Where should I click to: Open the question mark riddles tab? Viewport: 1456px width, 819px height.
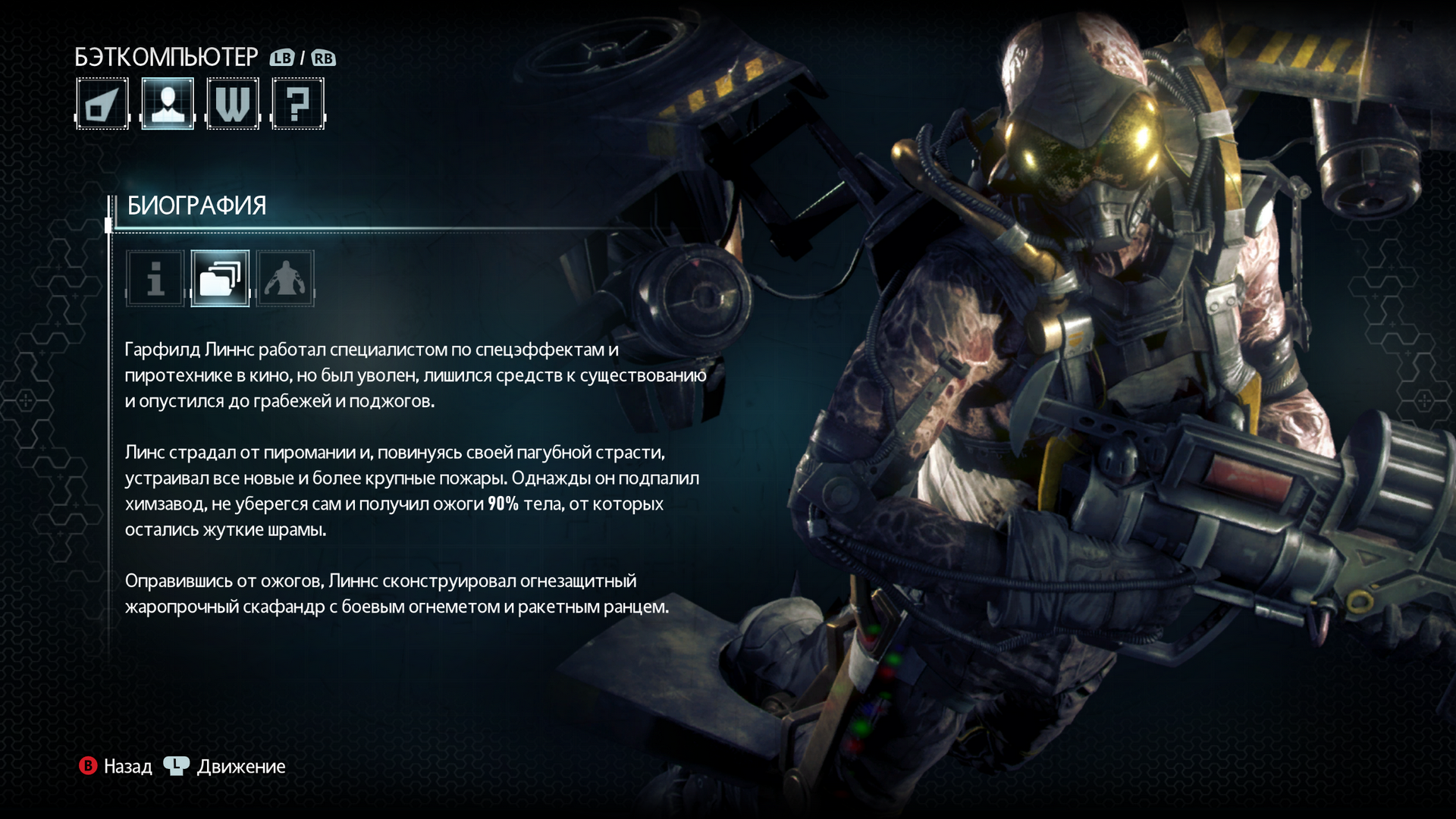point(298,104)
